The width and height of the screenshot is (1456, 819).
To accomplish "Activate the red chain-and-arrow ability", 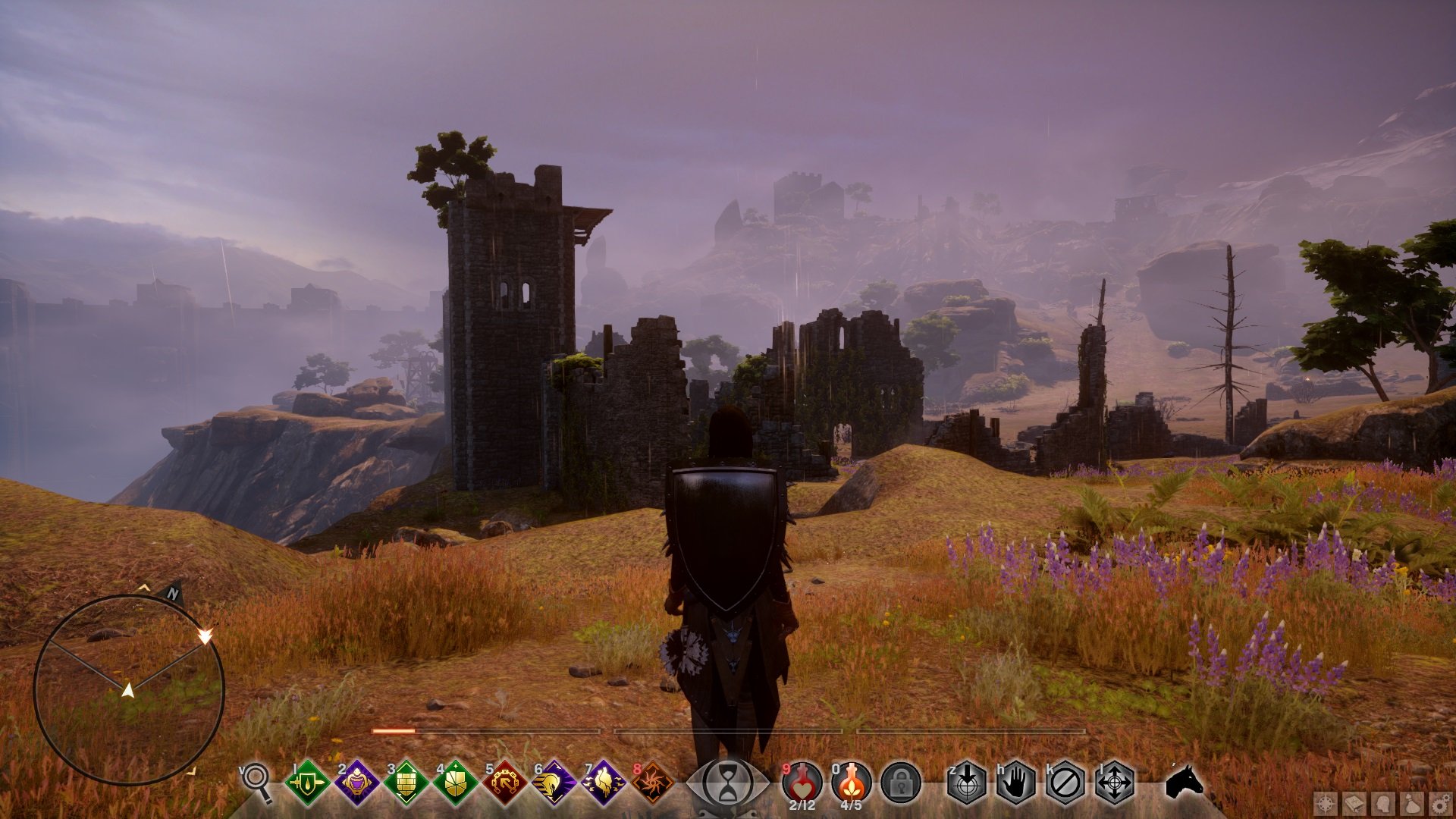I will point(504,782).
